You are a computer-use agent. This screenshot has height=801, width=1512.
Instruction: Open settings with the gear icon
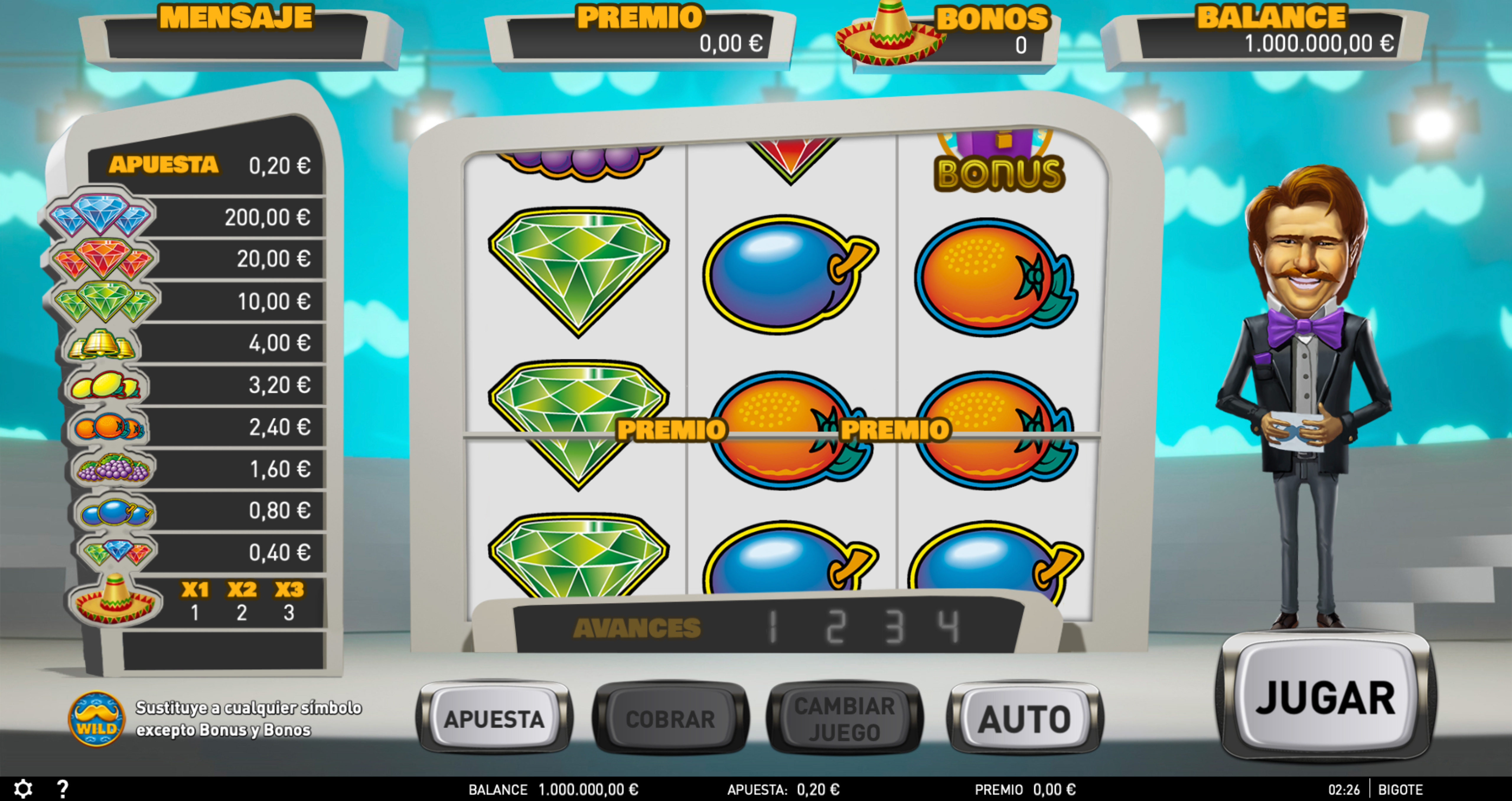pos(23,789)
